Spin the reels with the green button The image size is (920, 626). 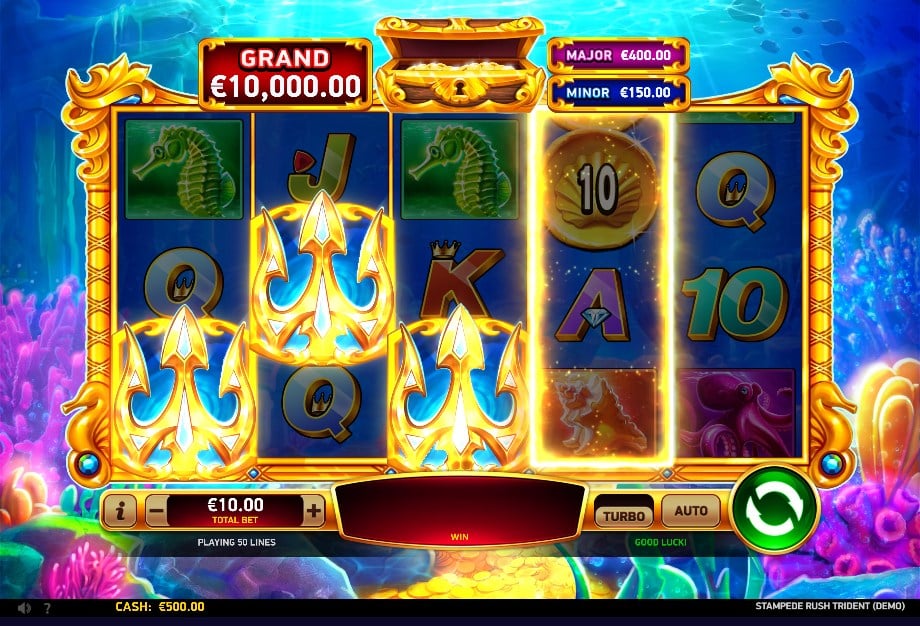tap(775, 509)
